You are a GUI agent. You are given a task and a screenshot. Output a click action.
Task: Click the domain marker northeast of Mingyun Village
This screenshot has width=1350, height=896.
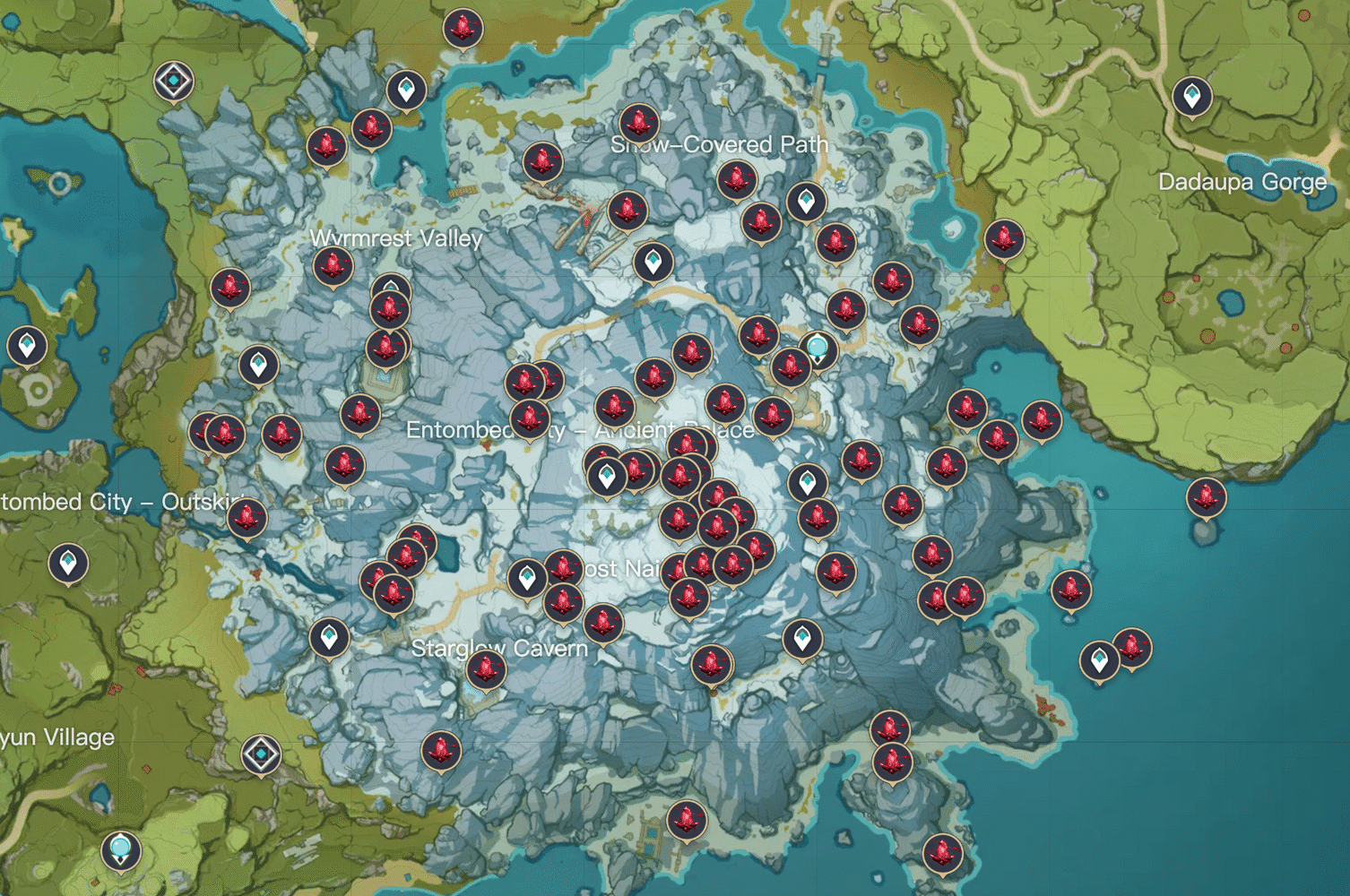coord(262,754)
